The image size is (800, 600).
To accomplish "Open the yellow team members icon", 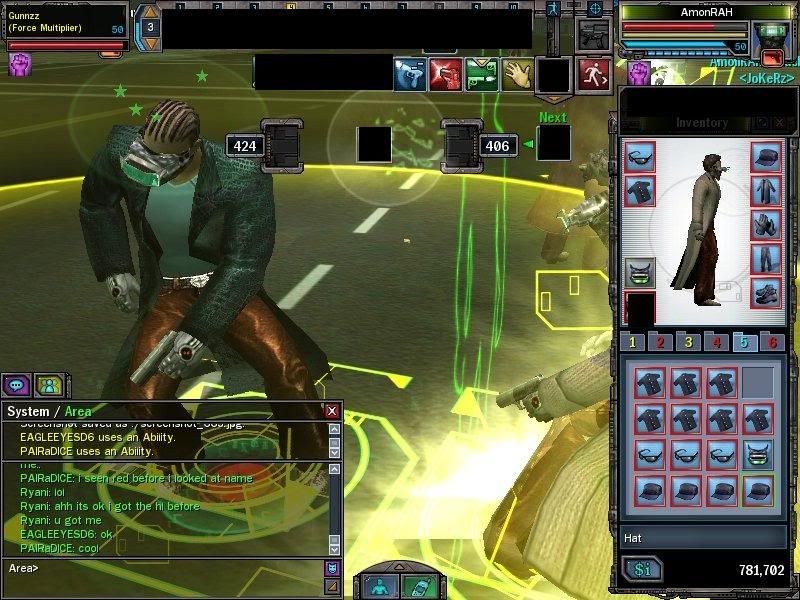I will (48, 385).
